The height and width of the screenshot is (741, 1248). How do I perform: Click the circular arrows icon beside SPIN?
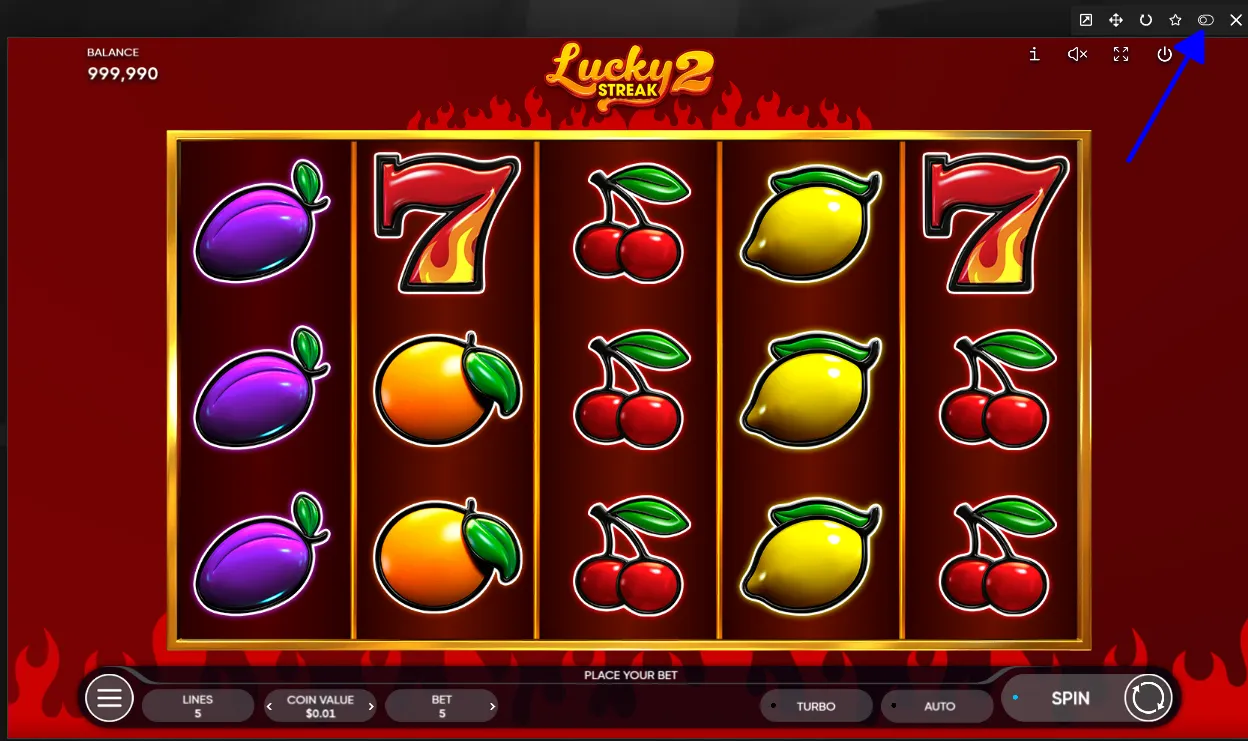(x=1147, y=698)
